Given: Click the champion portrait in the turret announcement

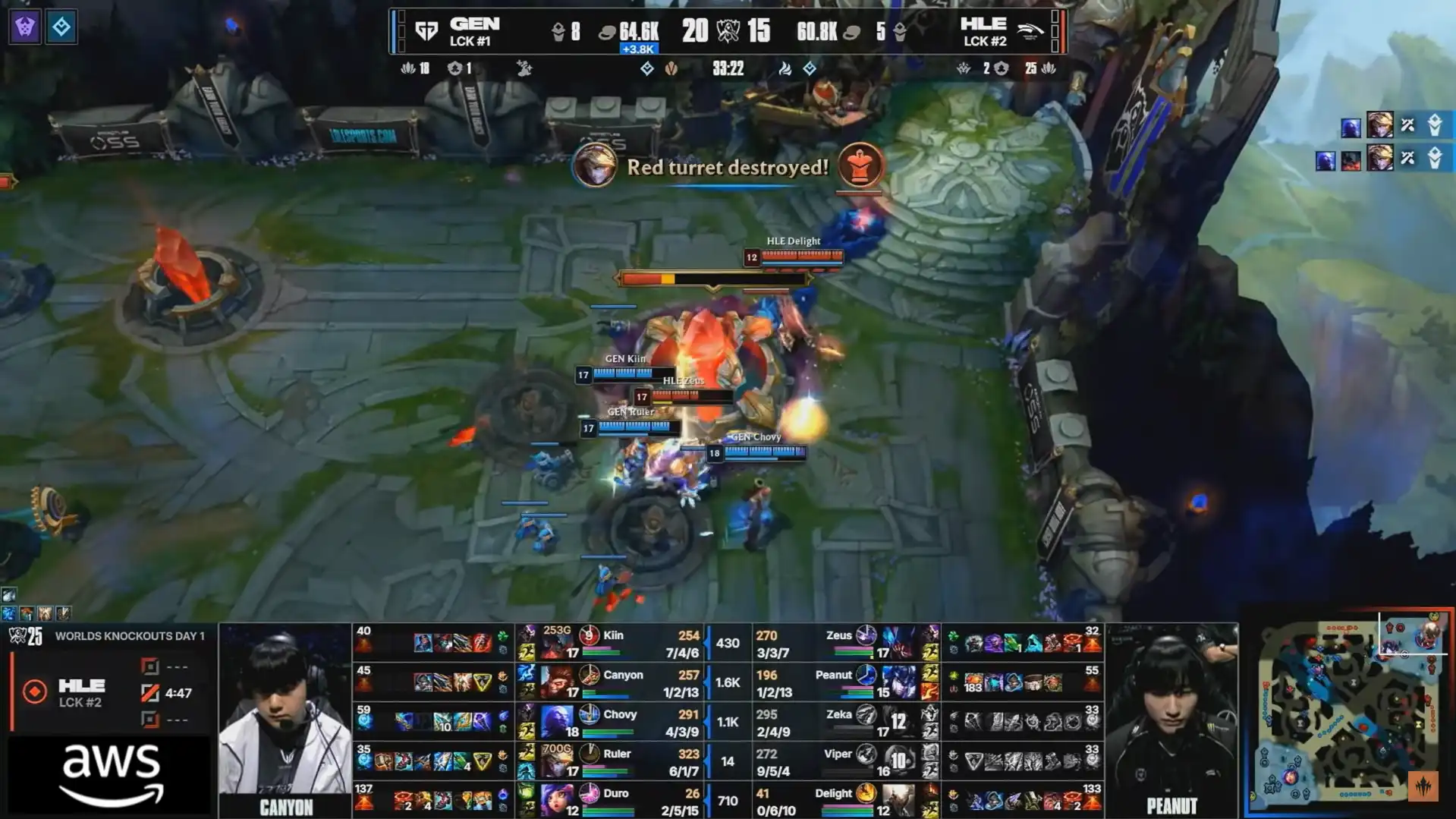Looking at the screenshot, I should point(594,165).
